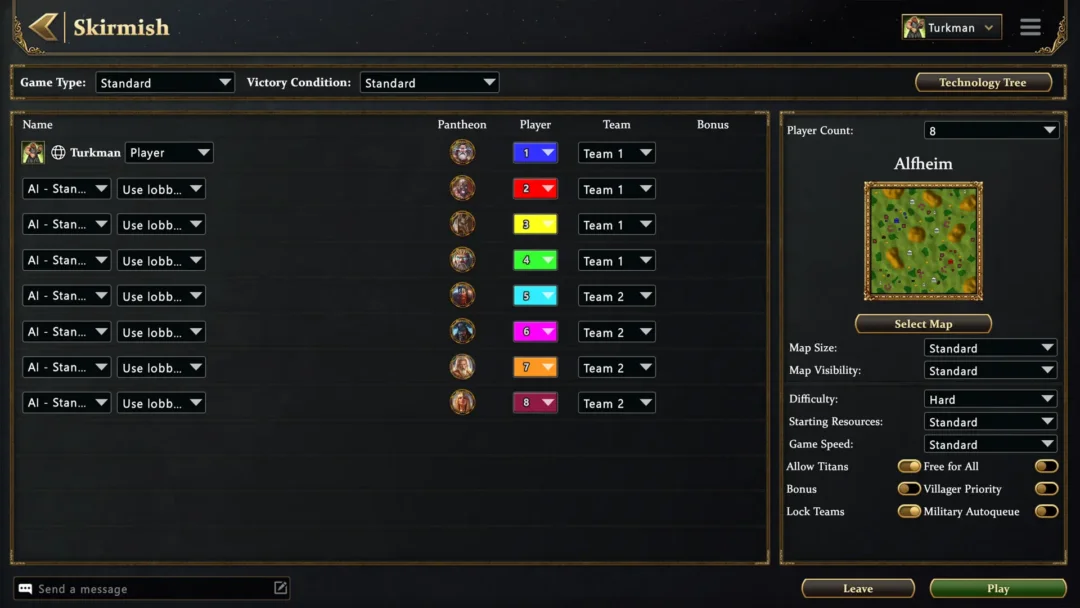Open the Game Type dropdown
Screen dimensions: 1080x608
click(x=165, y=83)
